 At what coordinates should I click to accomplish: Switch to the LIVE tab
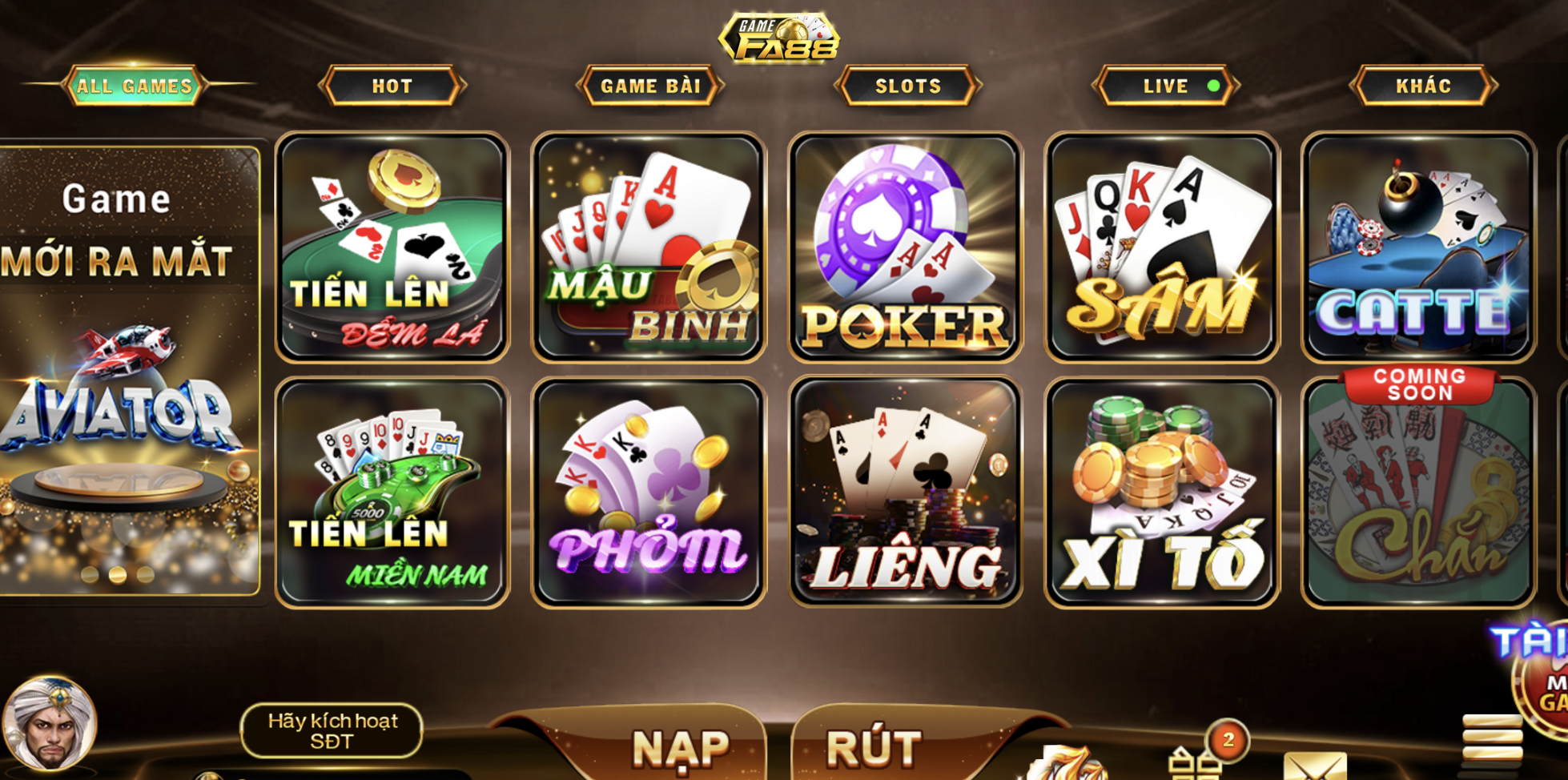coord(1166,86)
